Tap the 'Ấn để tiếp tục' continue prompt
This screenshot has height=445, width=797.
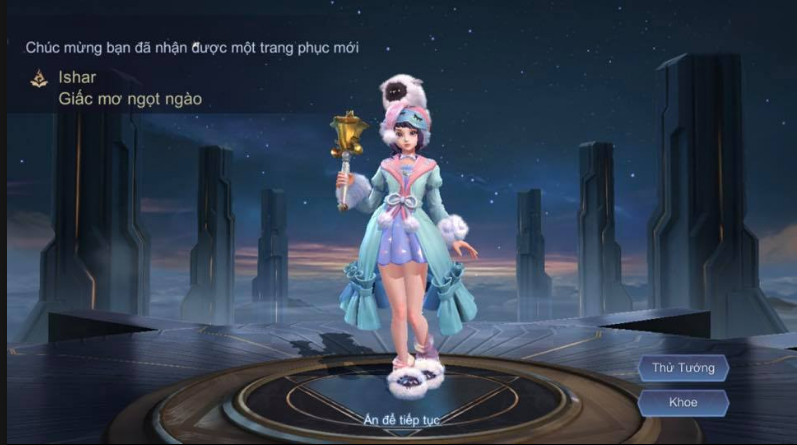coord(401,419)
